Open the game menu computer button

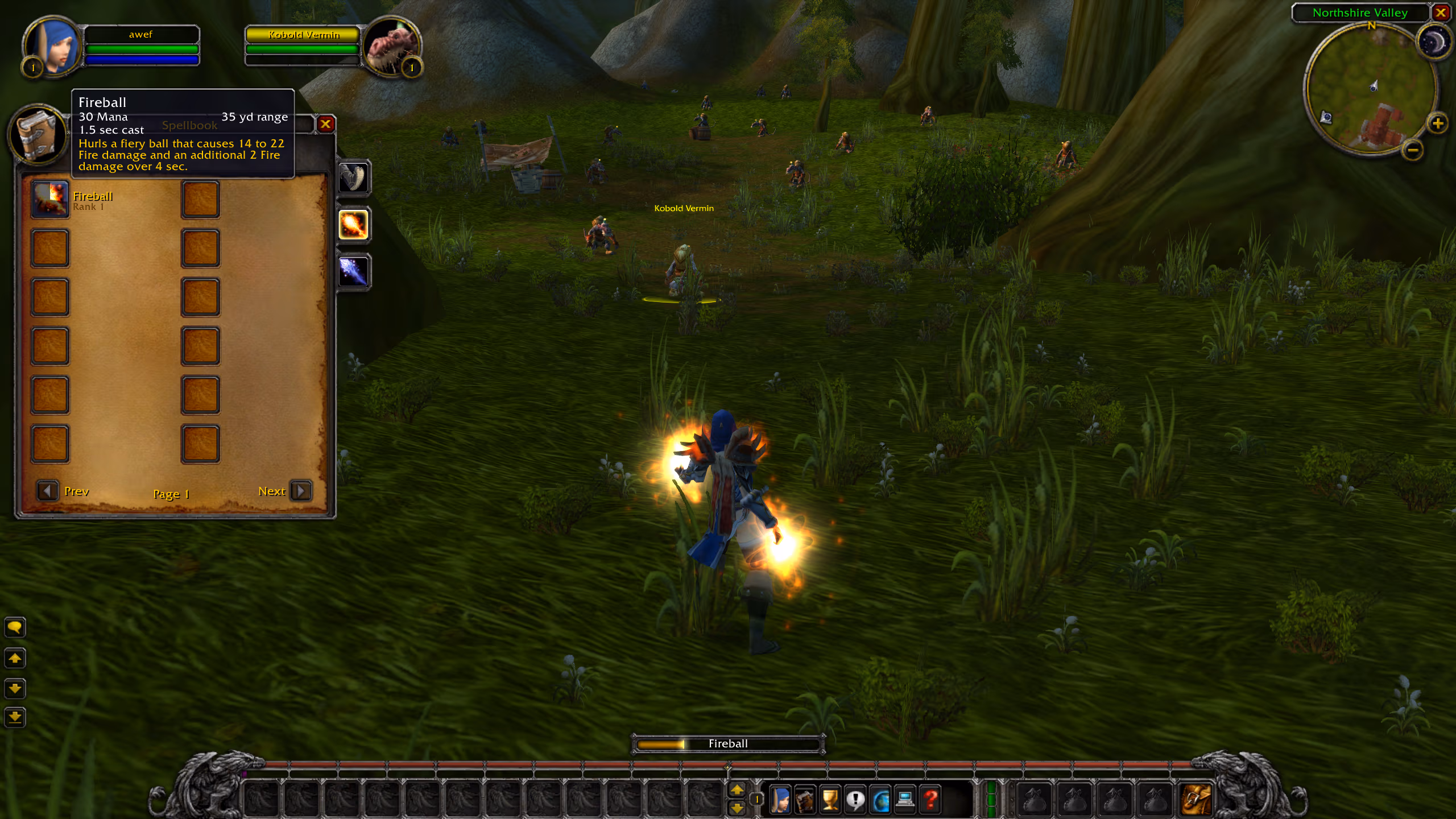[905, 800]
